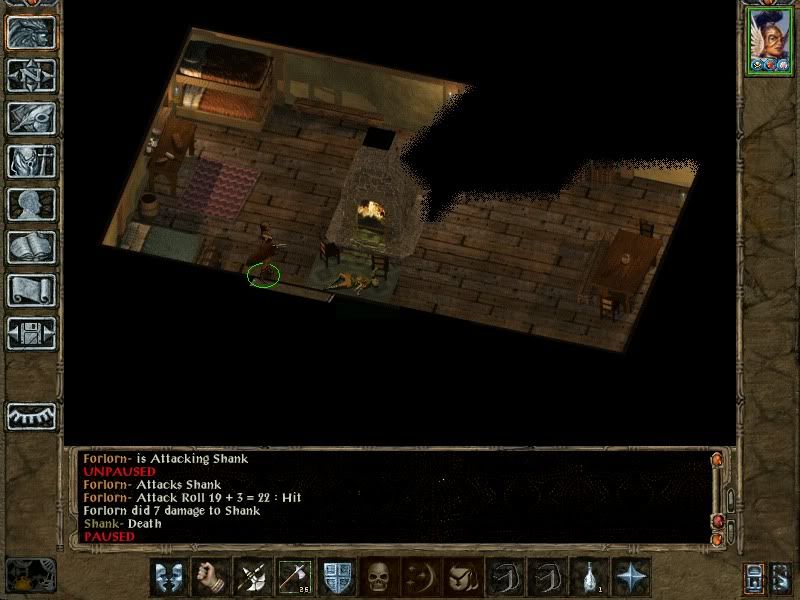Open the inventory armor figure button
The width and height of the screenshot is (800, 600).
pyautogui.click(x=30, y=161)
